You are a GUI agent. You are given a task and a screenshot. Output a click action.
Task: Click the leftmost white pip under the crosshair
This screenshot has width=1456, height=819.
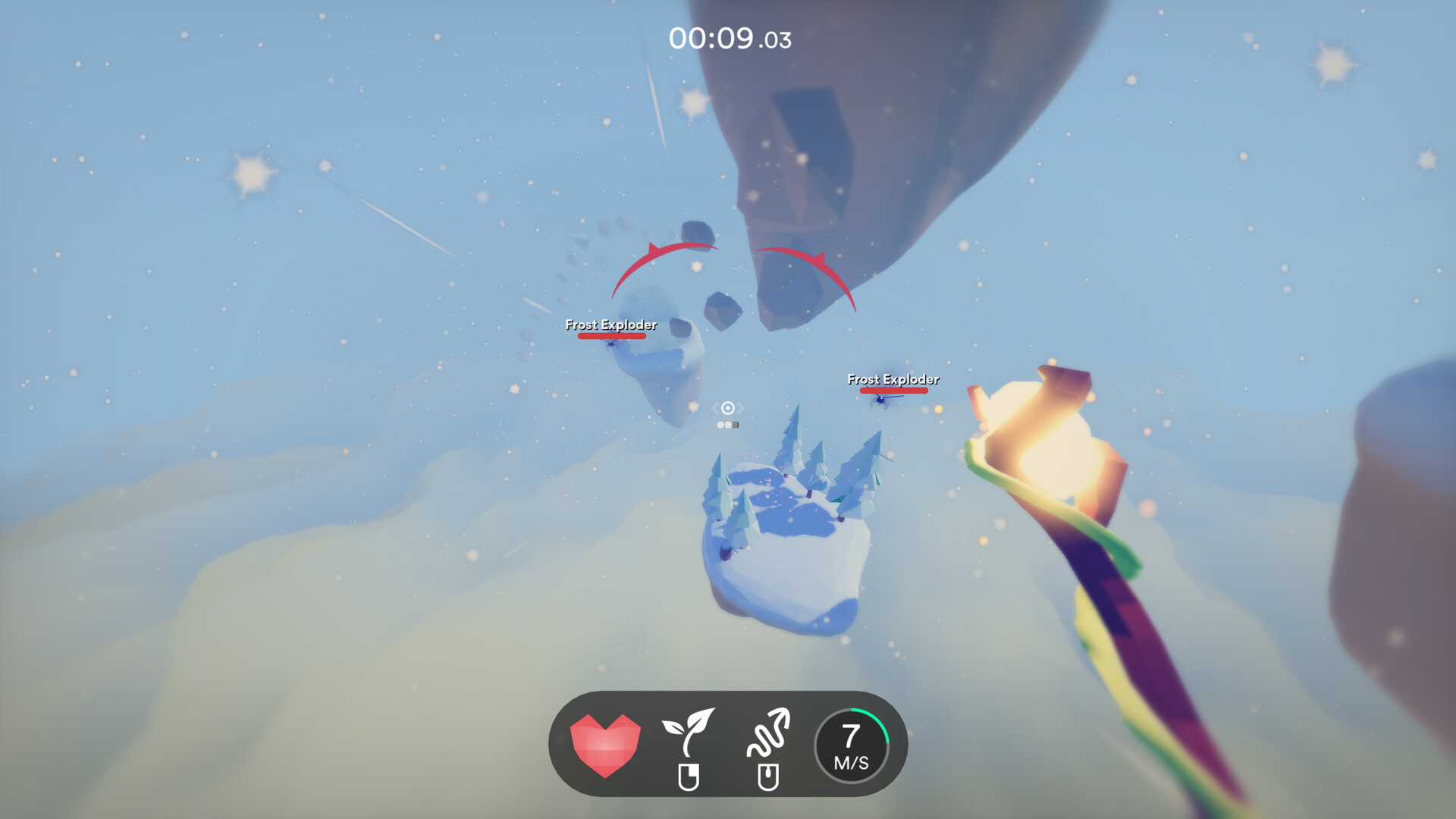(x=720, y=425)
